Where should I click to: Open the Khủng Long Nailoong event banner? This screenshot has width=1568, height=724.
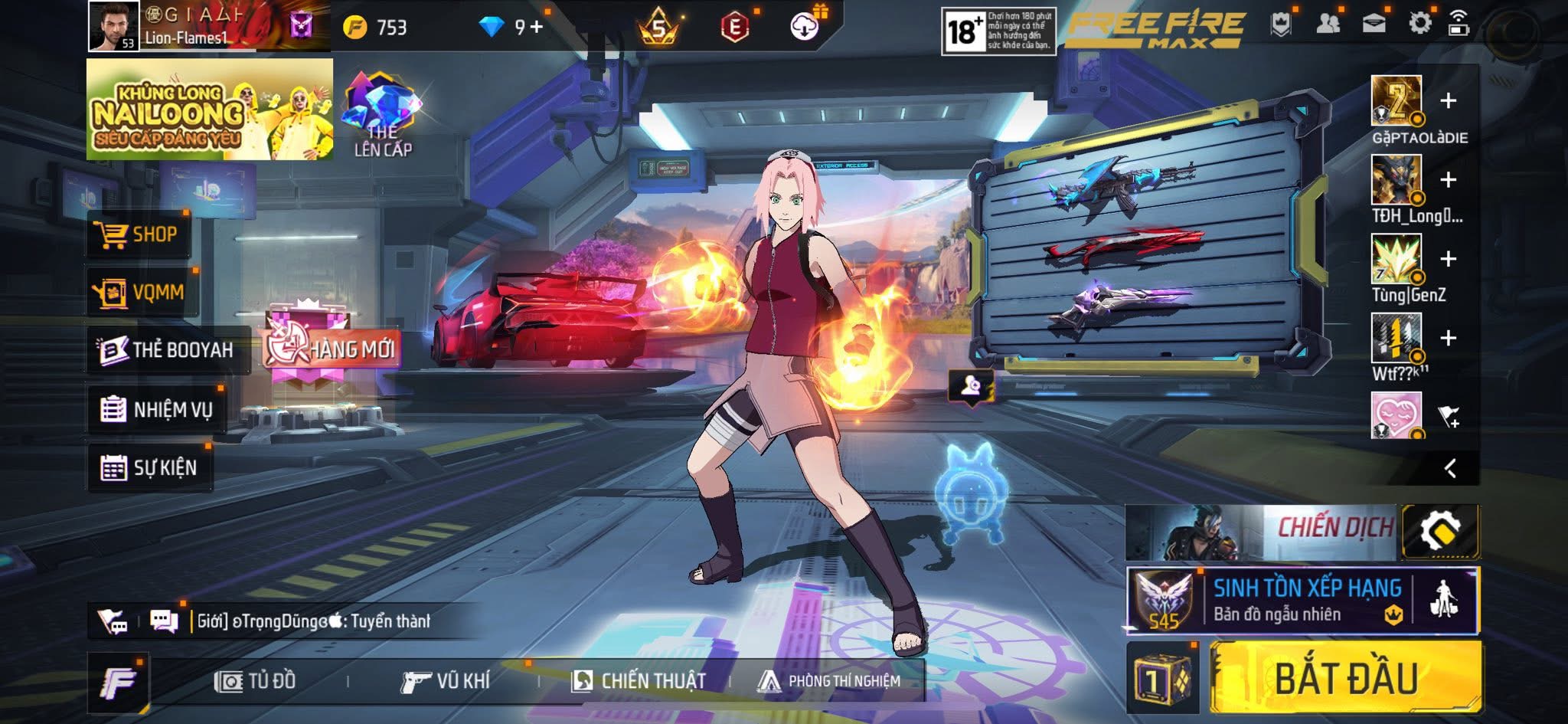pos(209,110)
